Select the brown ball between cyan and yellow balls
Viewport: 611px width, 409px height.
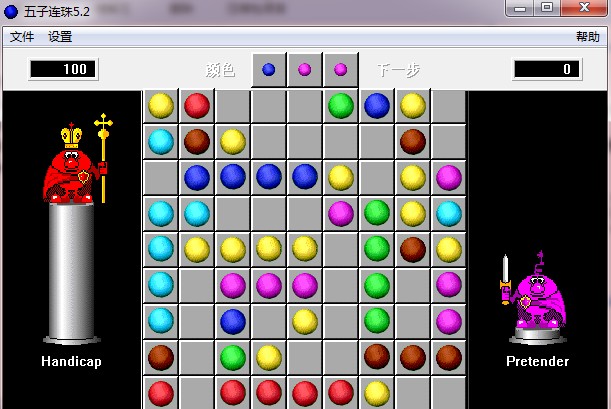tap(197, 141)
